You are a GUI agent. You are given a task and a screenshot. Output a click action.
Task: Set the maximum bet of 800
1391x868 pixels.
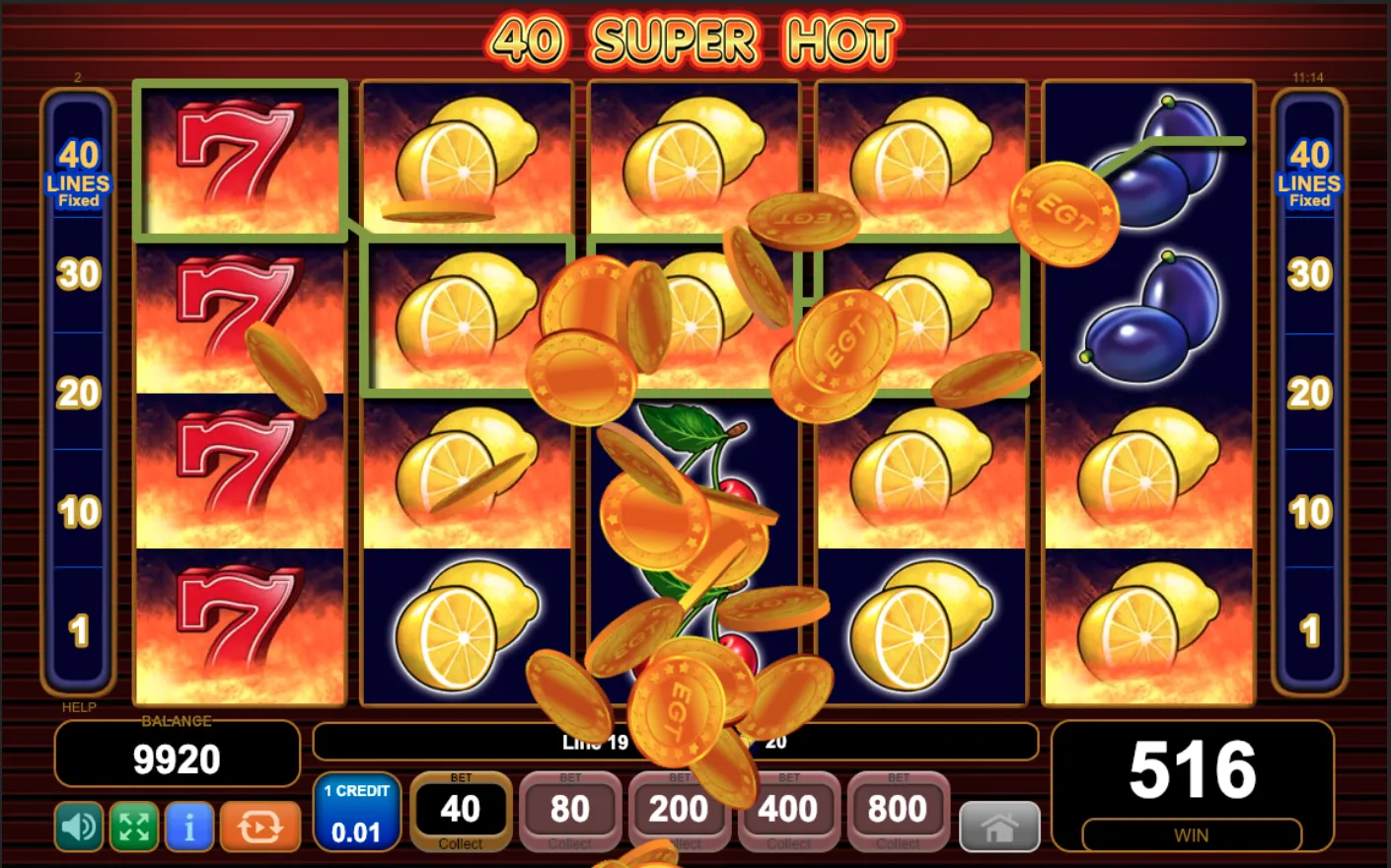[898, 809]
